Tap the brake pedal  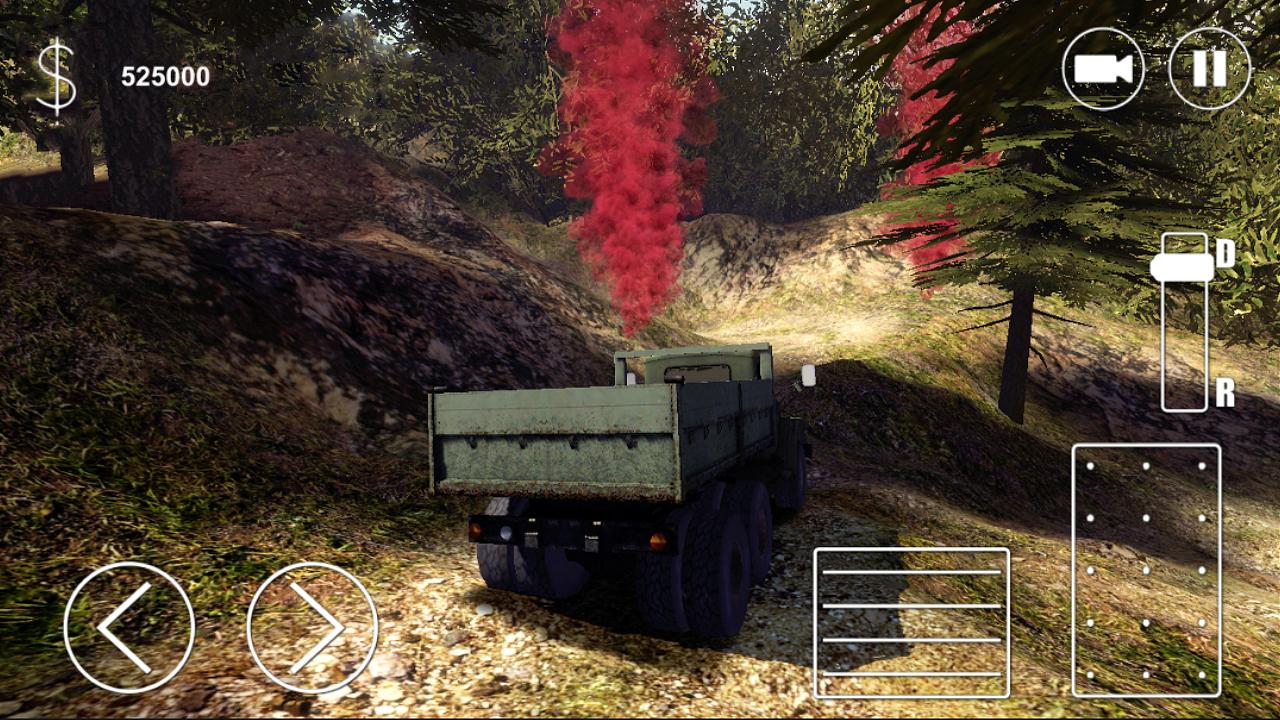coord(911,622)
